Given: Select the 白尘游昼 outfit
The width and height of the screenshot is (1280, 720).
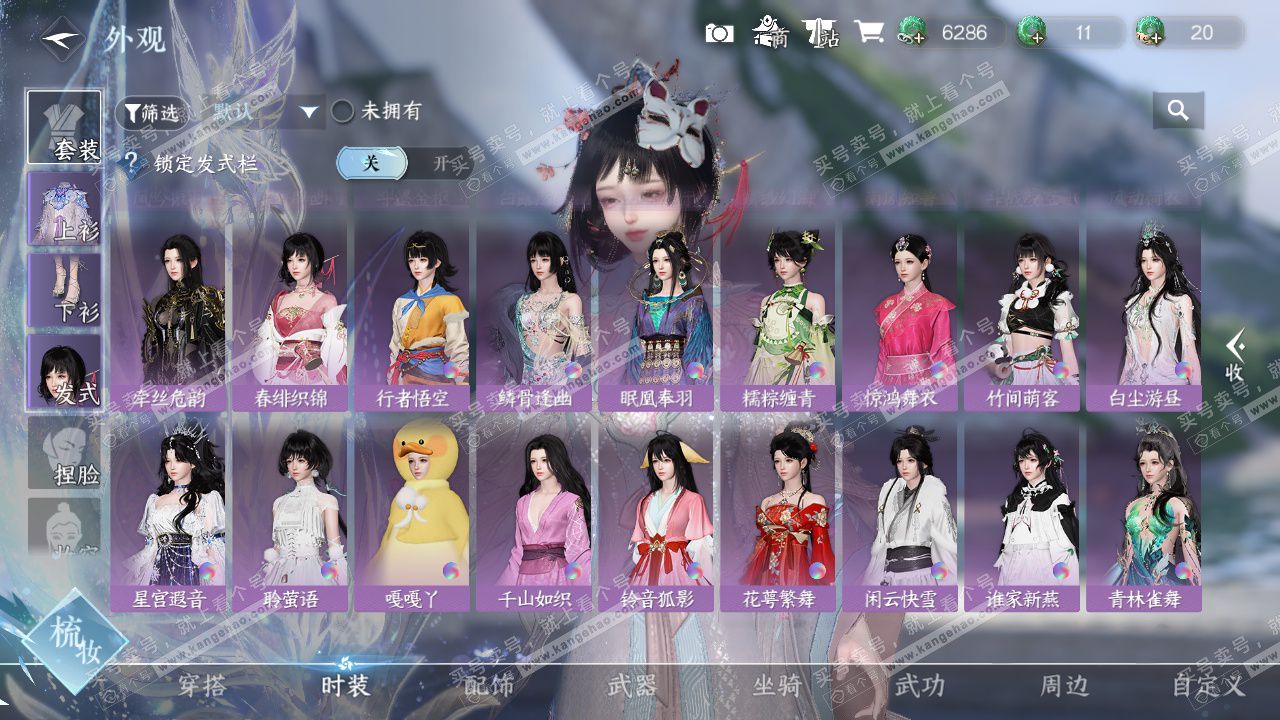Looking at the screenshot, I should click(x=1144, y=316).
